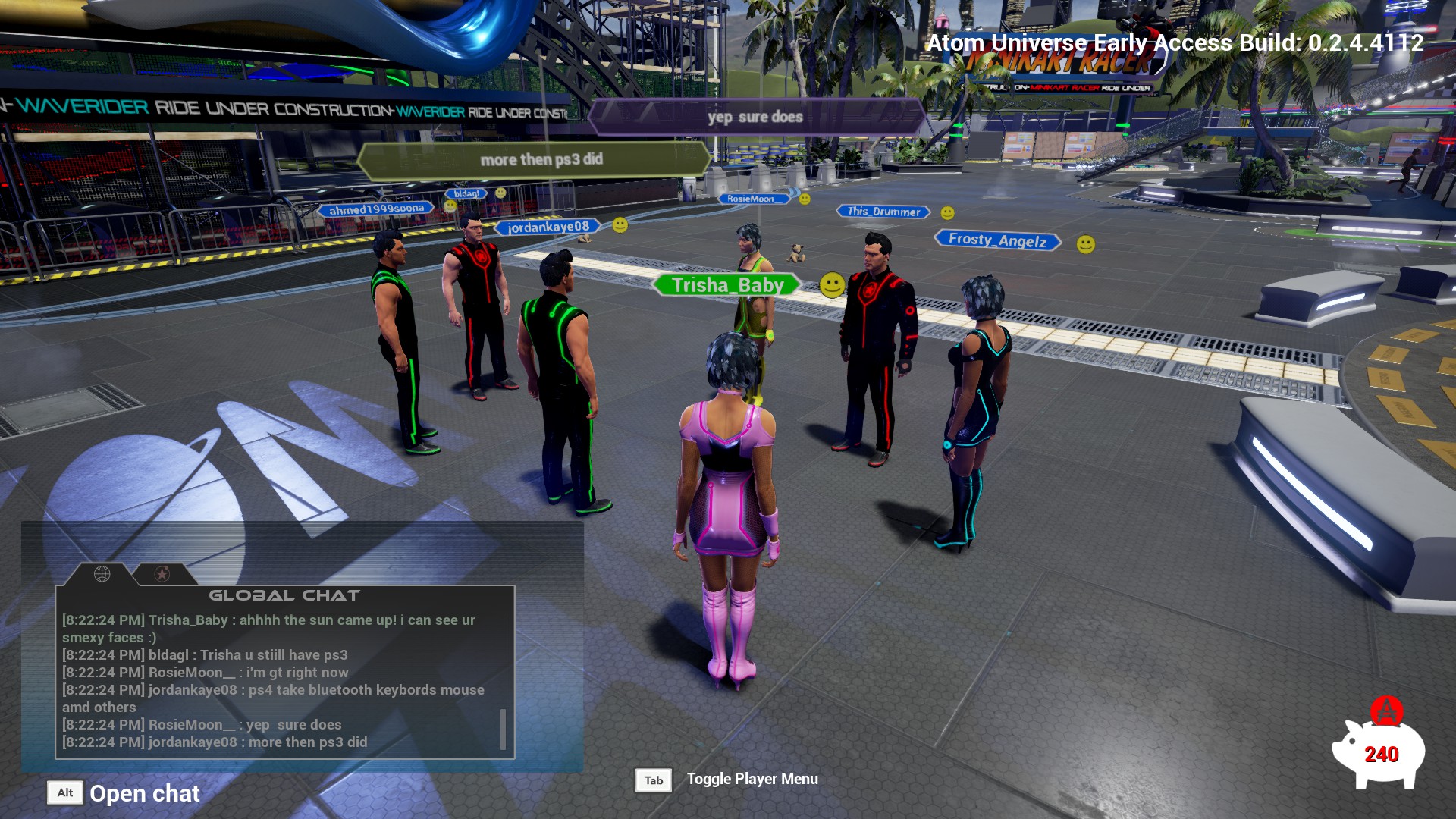Select the RosieMoon name tag
This screenshot has height=819, width=1456.
tap(751, 199)
